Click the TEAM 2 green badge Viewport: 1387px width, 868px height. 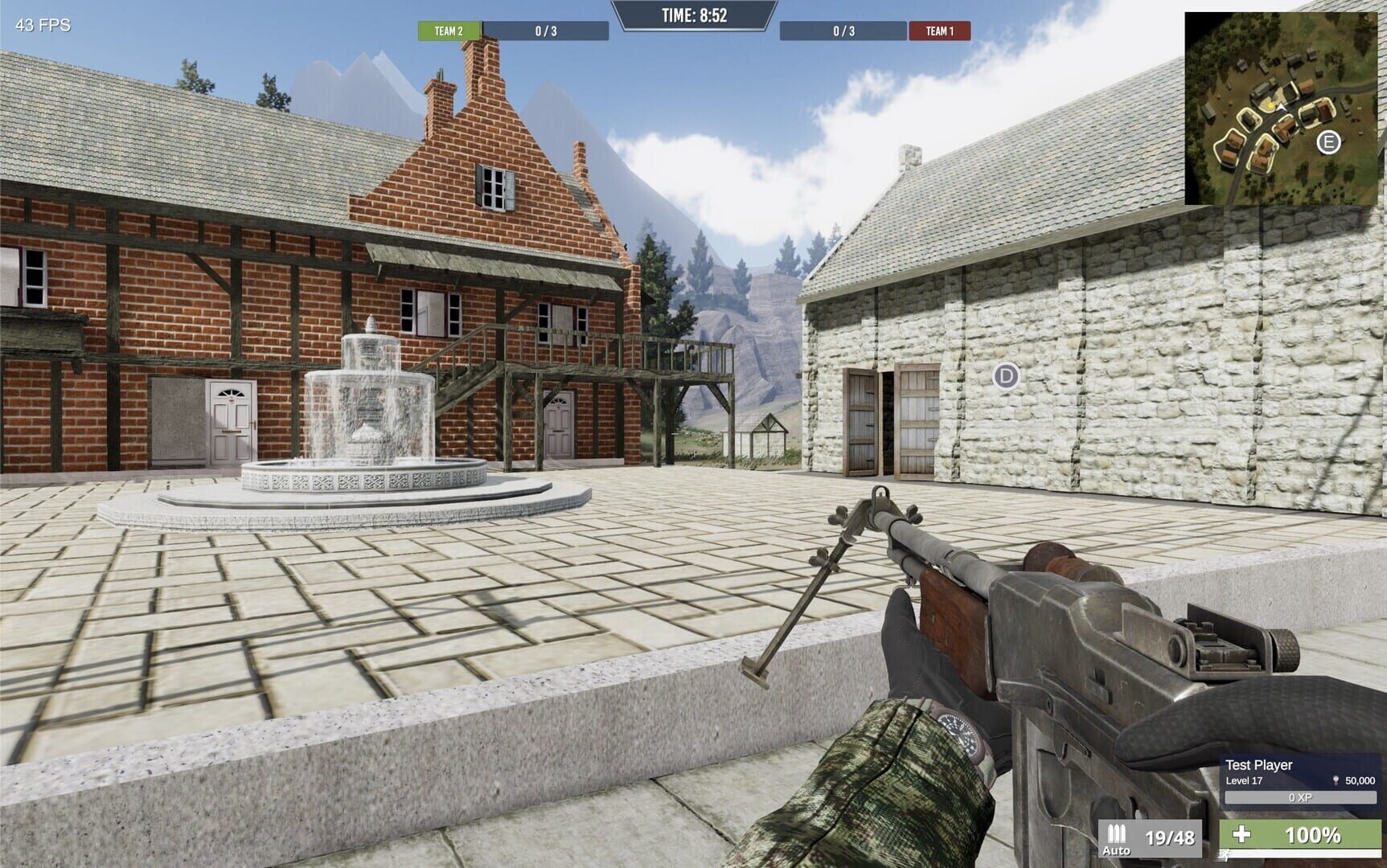coord(447,32)
